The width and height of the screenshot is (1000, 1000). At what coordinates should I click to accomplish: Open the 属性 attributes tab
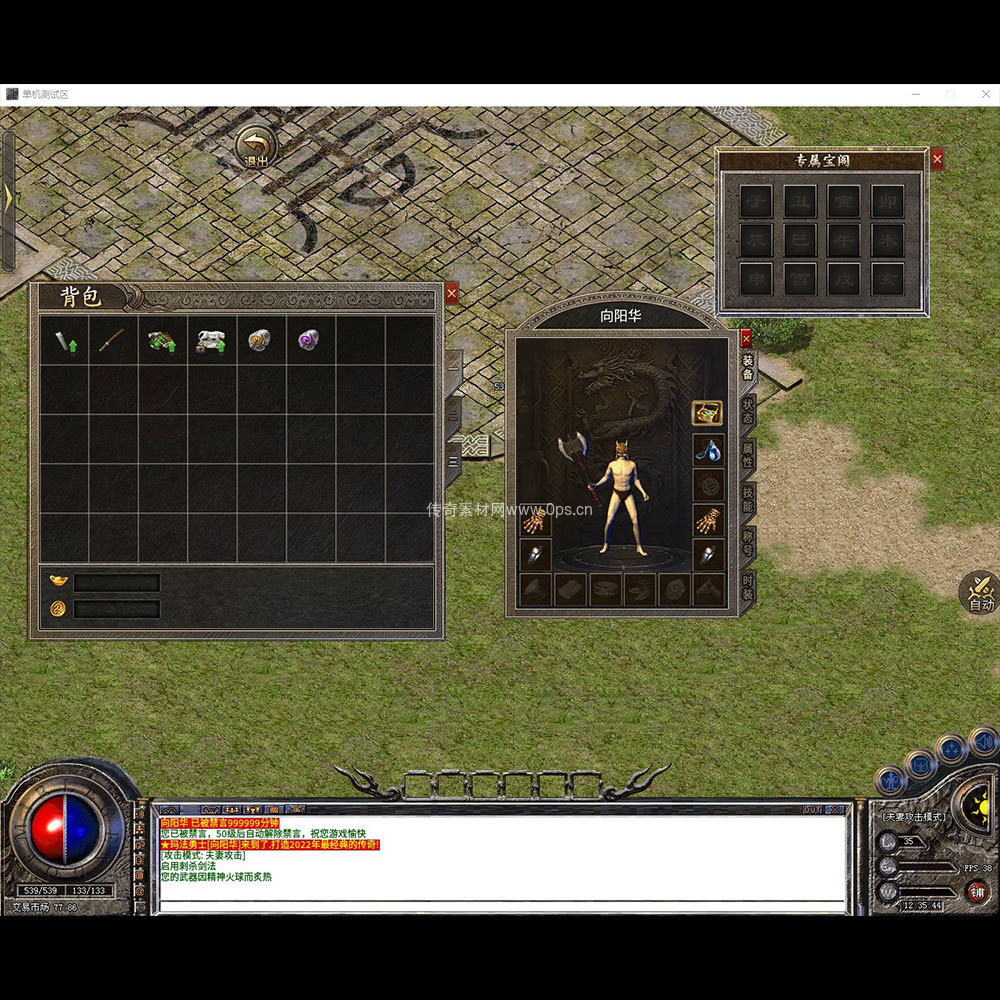pyautogui.click(x=748, y=455)
